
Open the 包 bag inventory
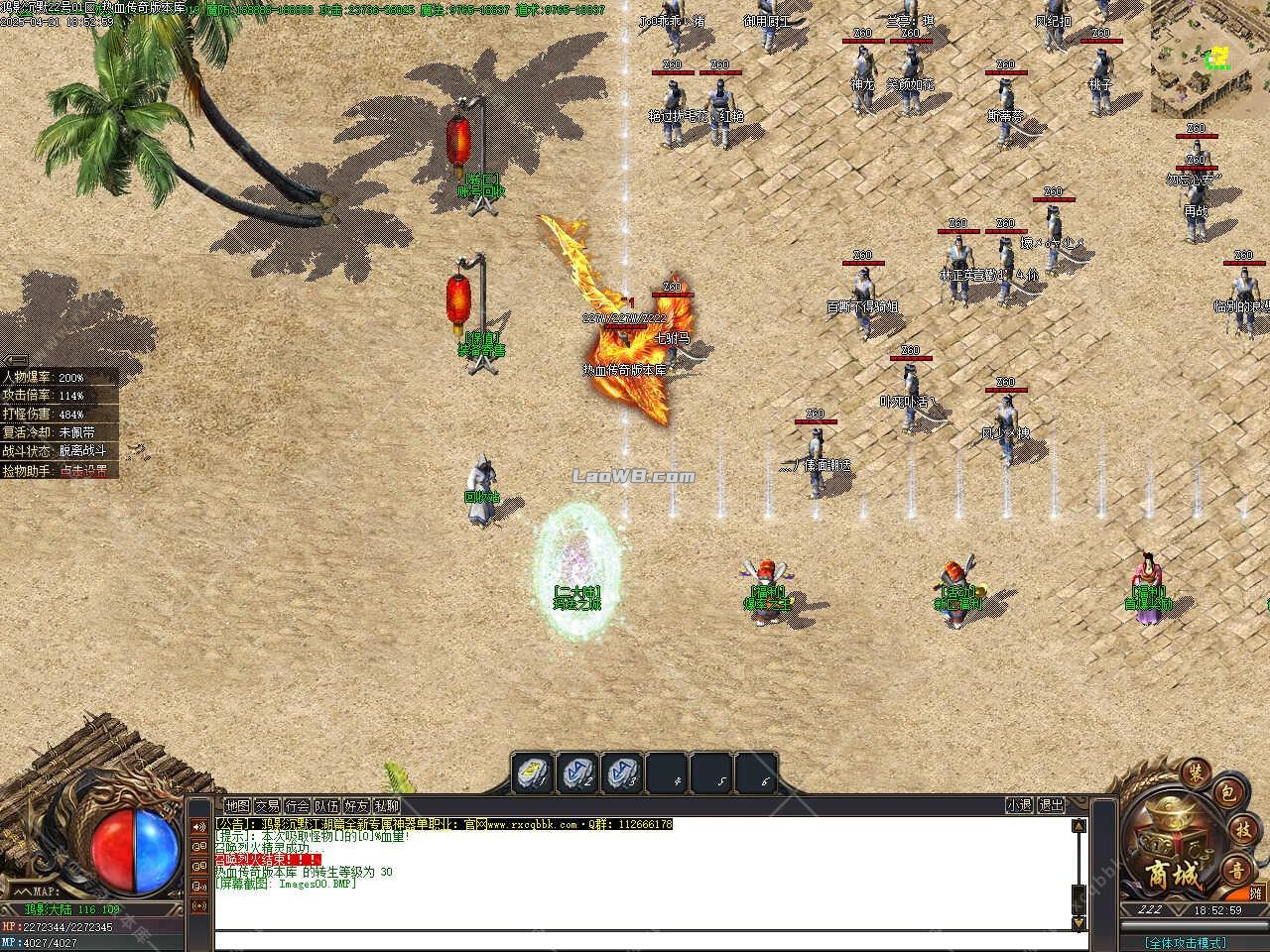[x=1226, y=793]
